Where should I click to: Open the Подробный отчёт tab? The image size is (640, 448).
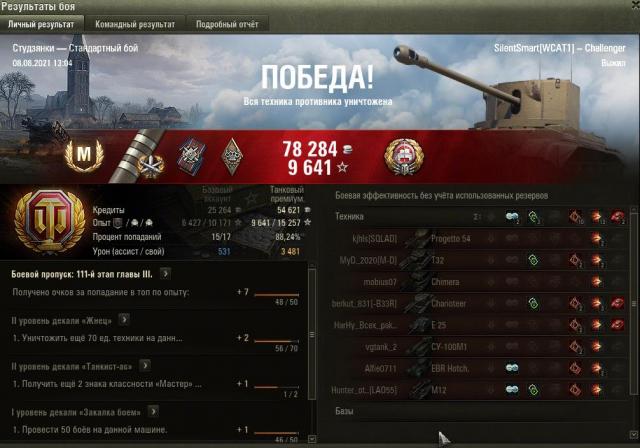tap(226, 23)
